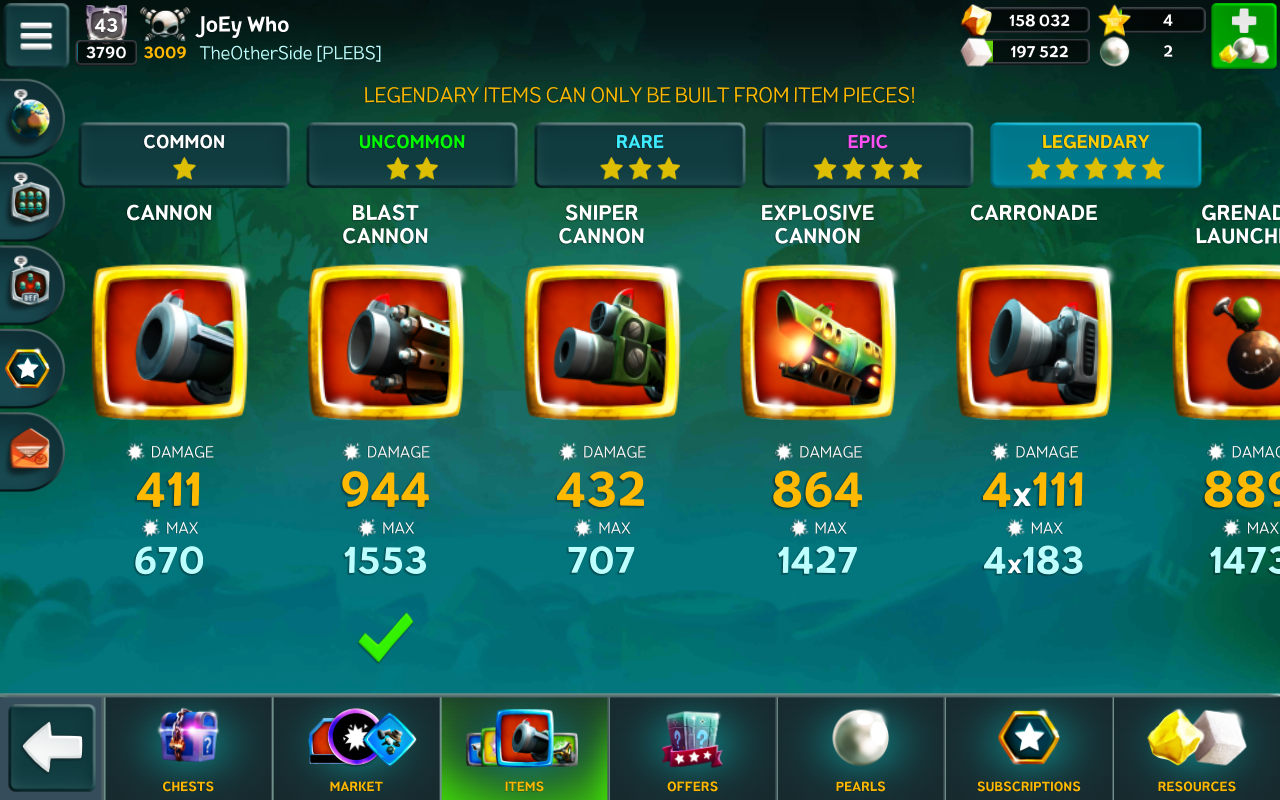Switch to the Common rarity tab

pyautogui.click(x=184, y=155)
